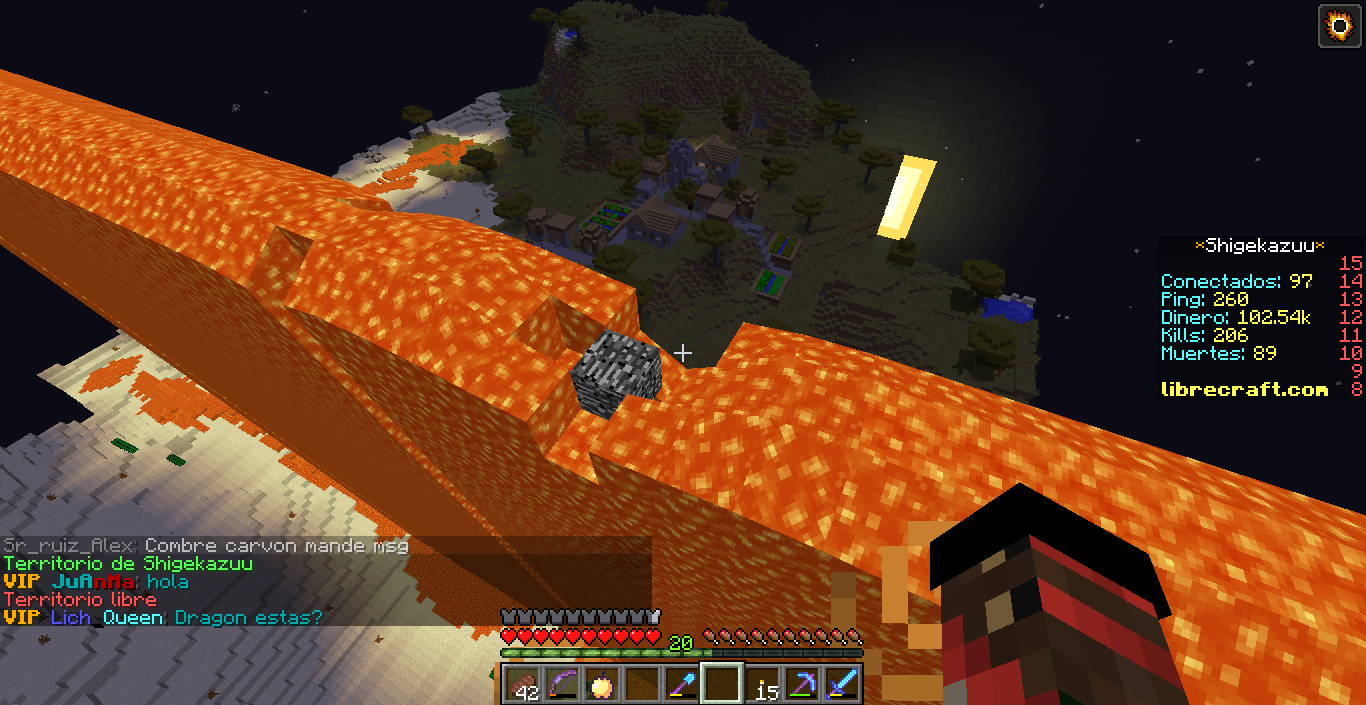This screenshot has height=705, width=1366.
Task: Select the enchanted bow hotbar slot
Action: point(561,685)
